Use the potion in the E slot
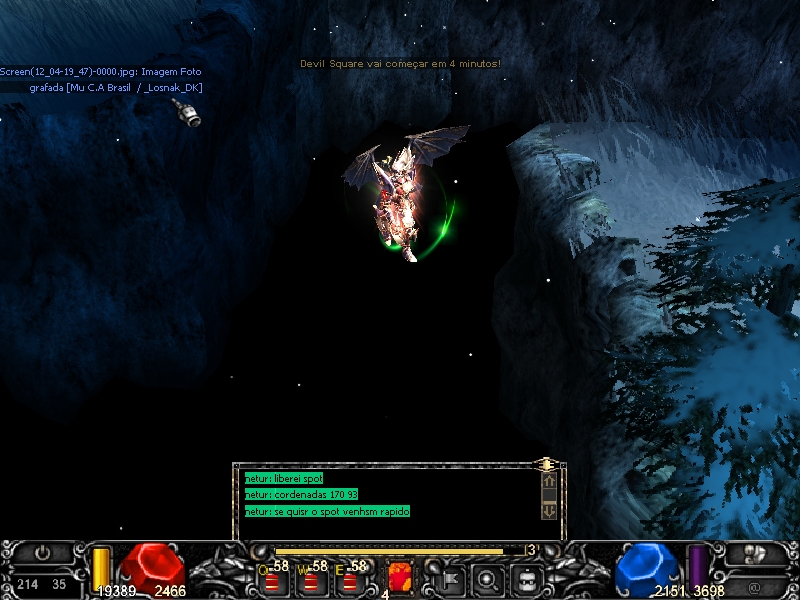The height and width of the screenshot is (600, 800). click(x=349, y=578)
